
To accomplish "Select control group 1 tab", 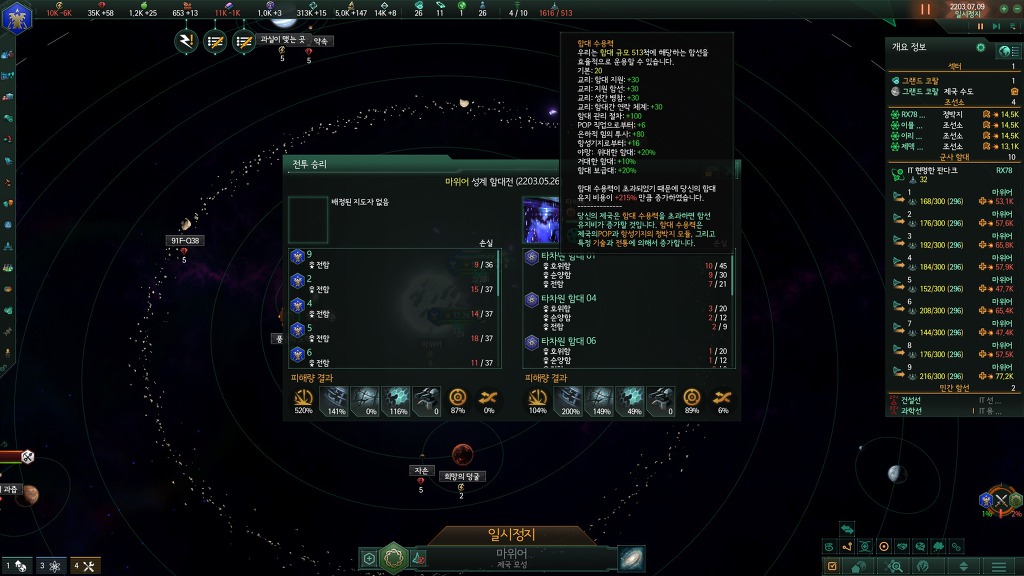I will click(16, 566).
